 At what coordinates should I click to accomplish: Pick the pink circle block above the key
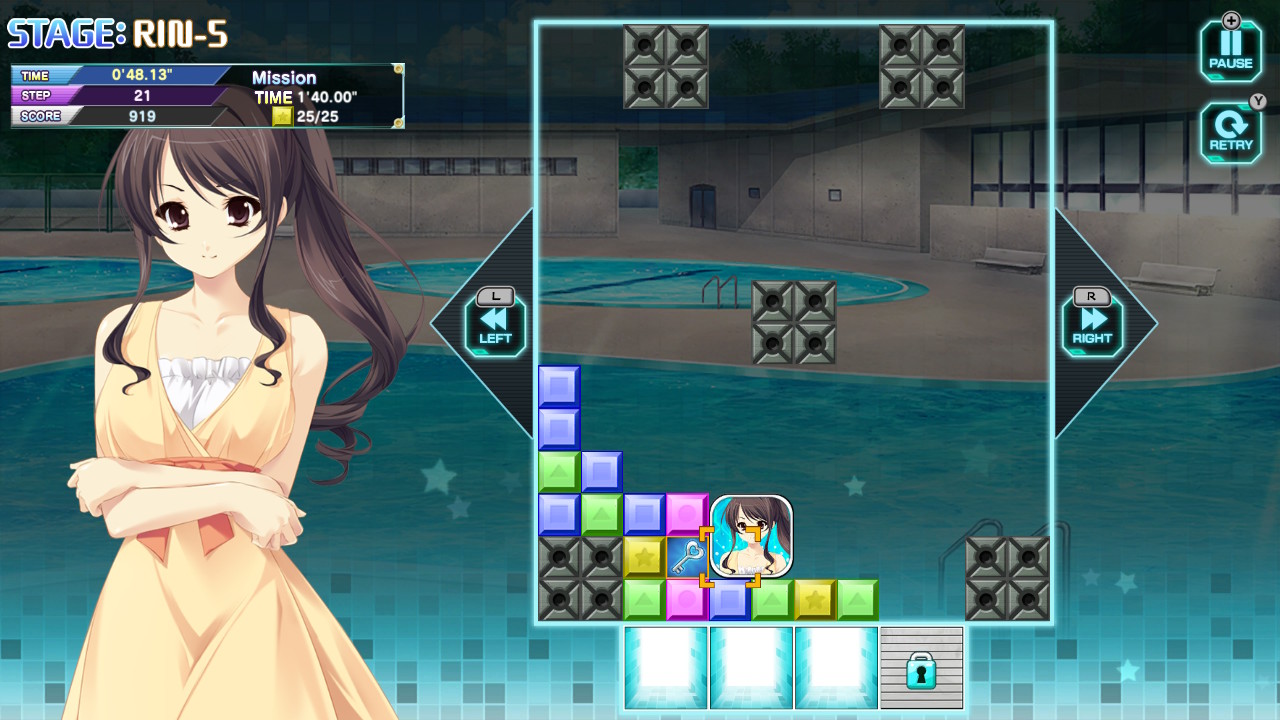pyautogui.click(x=687, y=514)
